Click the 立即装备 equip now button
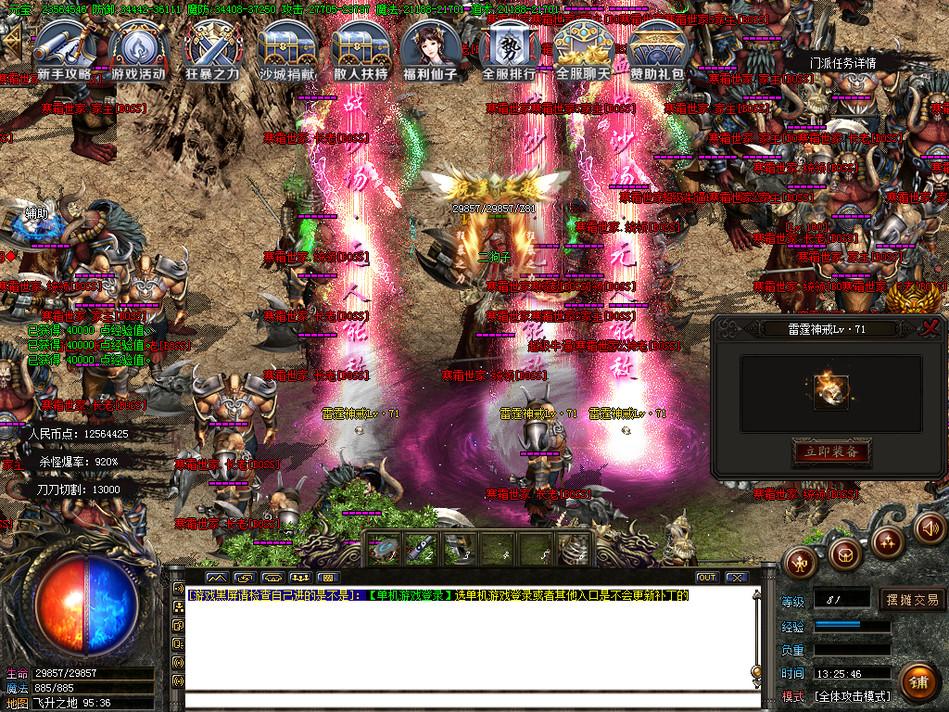Image resolution: width=949 pixels, height=712 pixels. pos(830,452)
